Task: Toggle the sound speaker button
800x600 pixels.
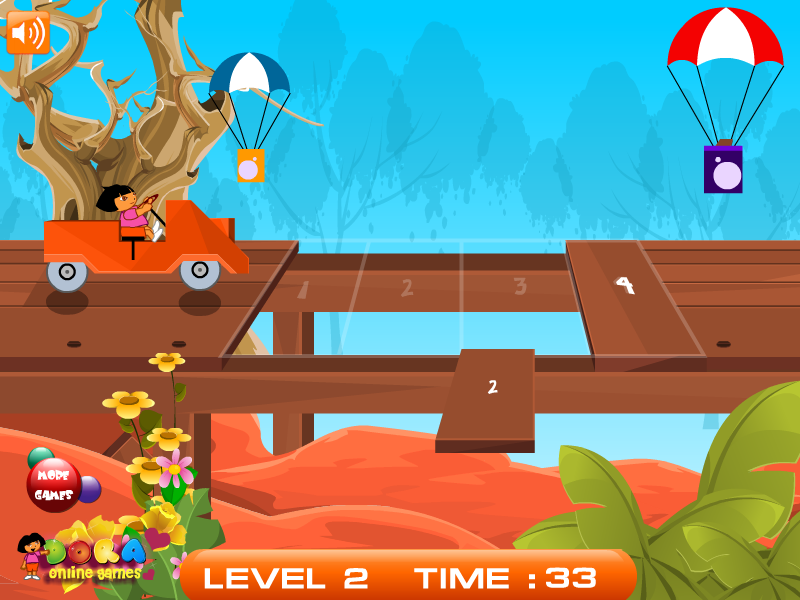Action: tap(28, 33)
